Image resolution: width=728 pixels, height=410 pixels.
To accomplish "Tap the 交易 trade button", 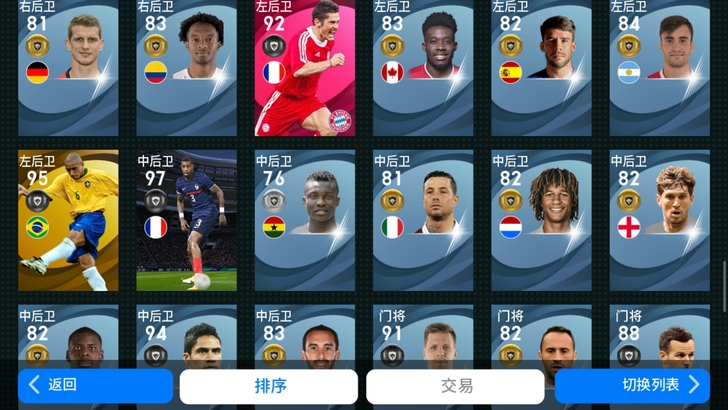I will point(455,386).
